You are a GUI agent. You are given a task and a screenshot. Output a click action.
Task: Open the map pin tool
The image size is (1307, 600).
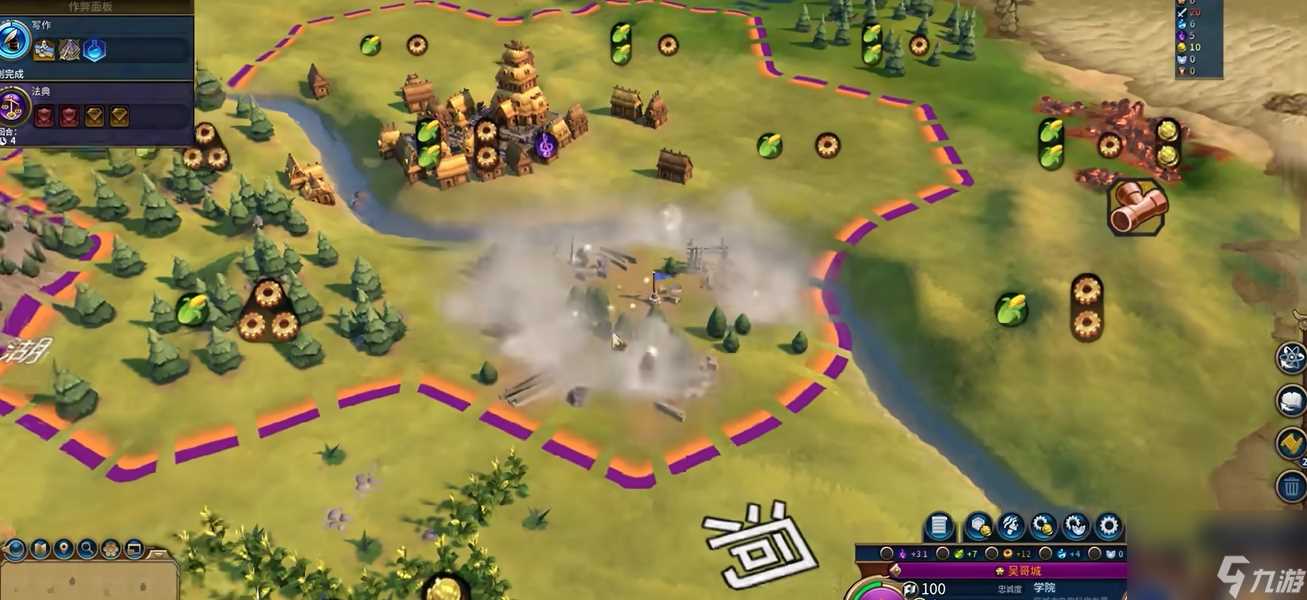63,549
